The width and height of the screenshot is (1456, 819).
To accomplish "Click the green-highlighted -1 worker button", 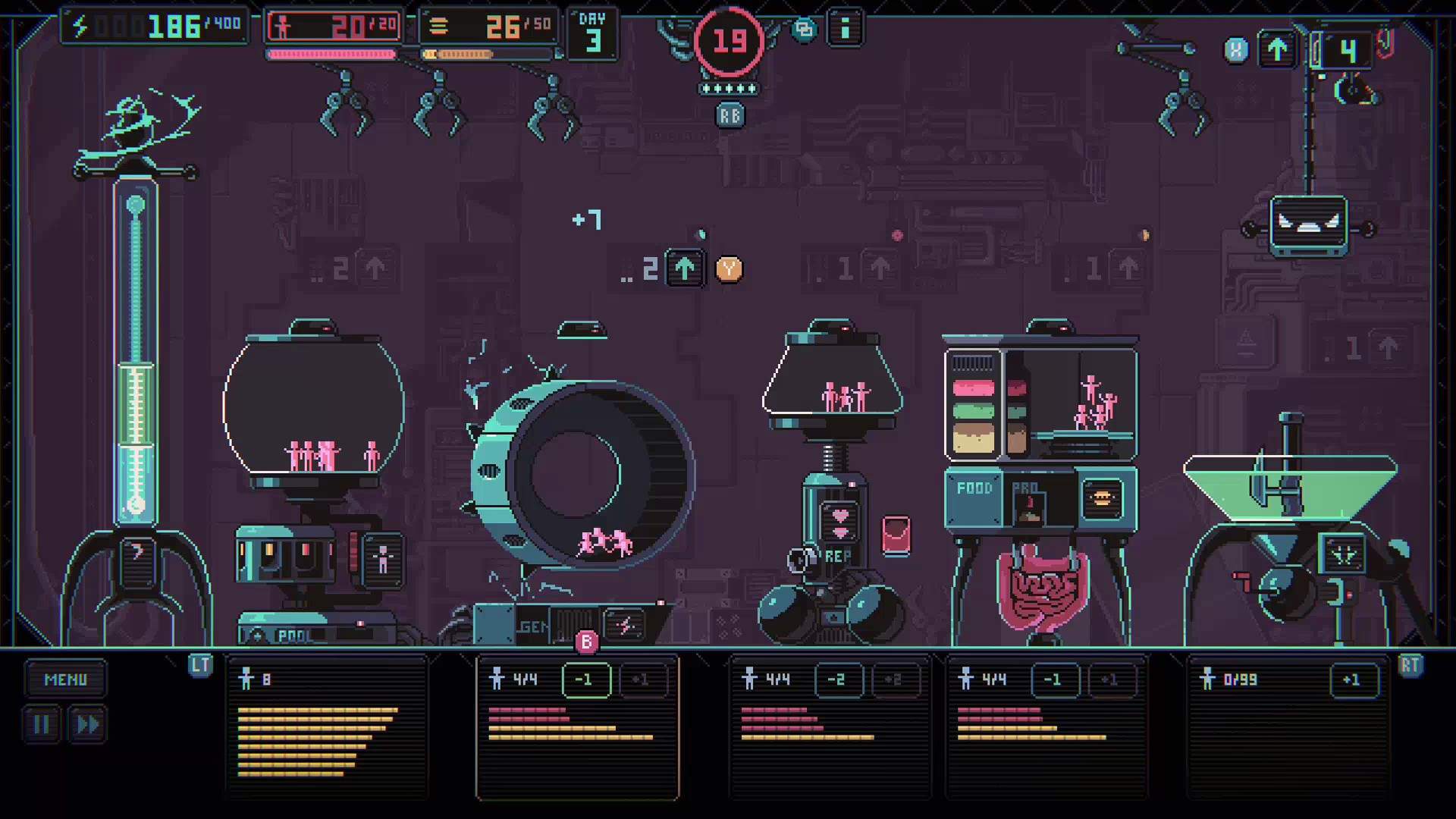I will pos(586,680).
